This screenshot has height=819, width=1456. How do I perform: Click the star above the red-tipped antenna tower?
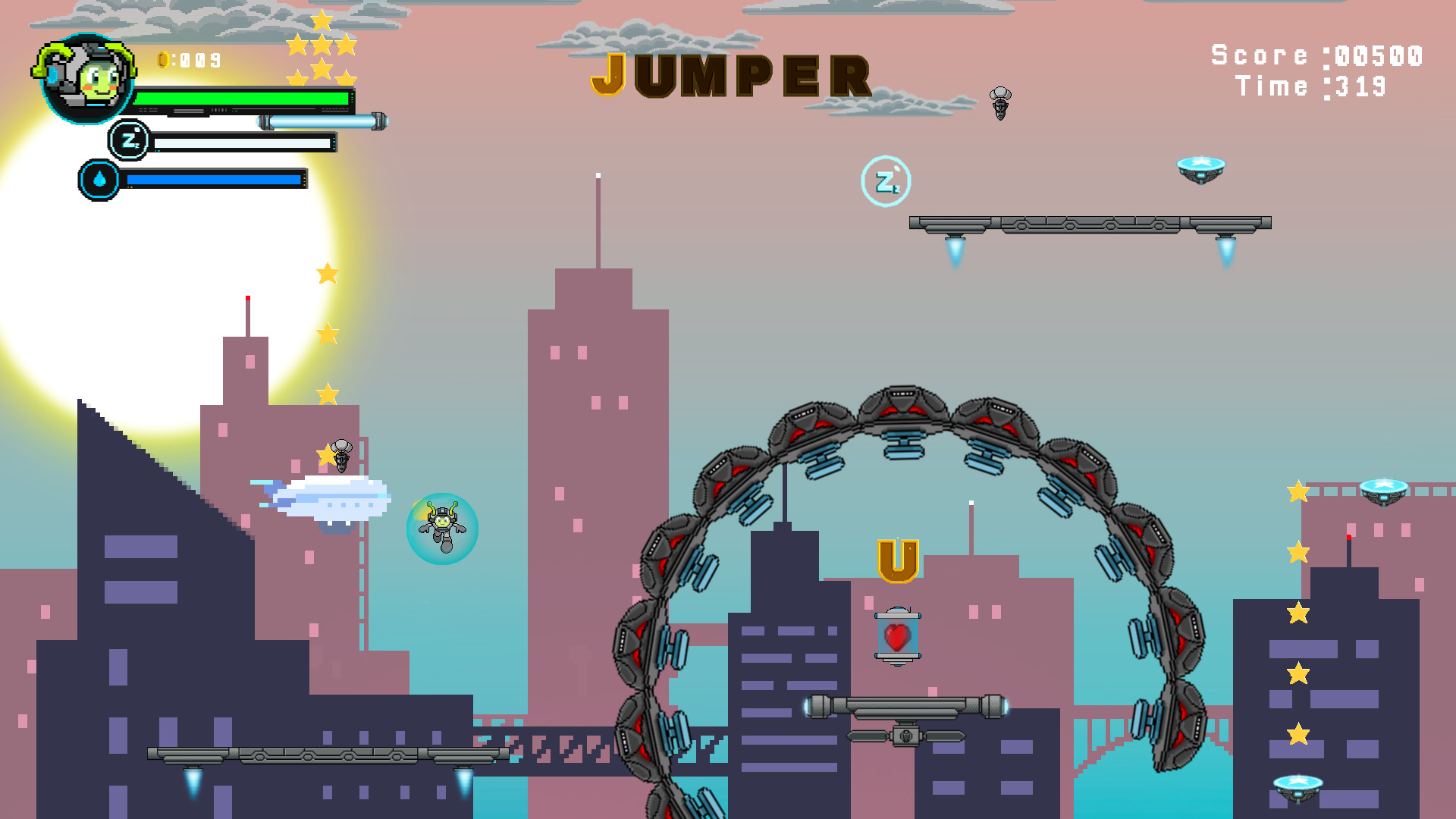327,275
